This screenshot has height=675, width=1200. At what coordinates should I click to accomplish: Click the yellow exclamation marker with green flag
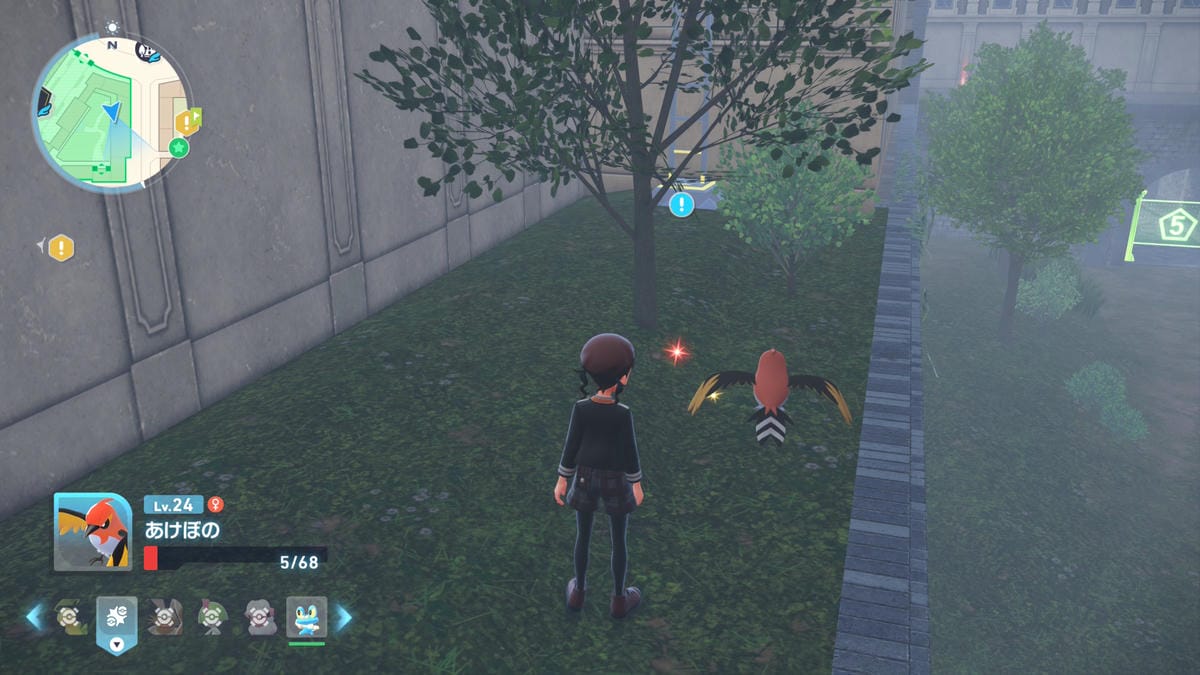tap(187, 121)
